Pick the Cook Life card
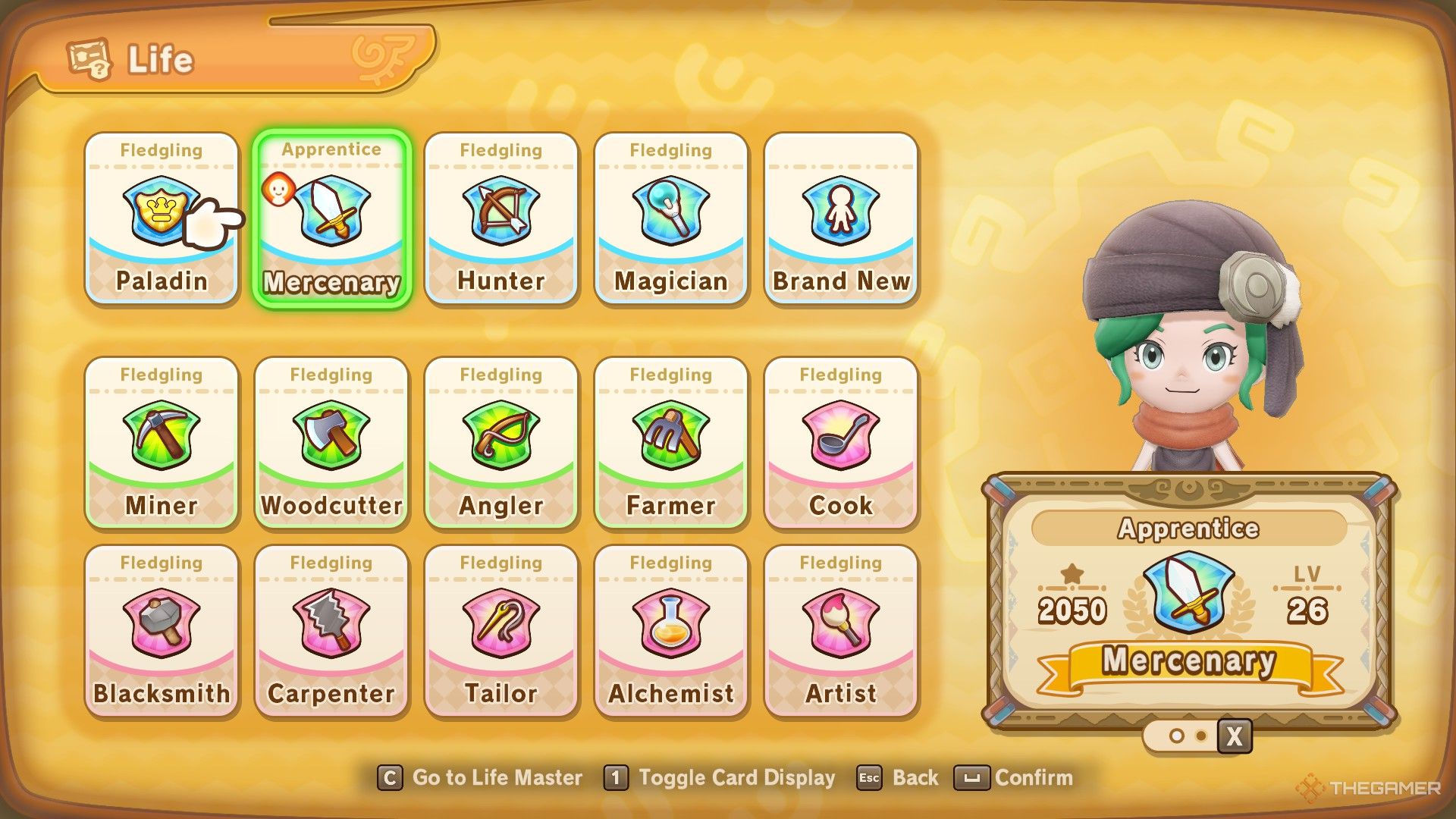This screenshot has height=819, width=1456. click(841, 443)
